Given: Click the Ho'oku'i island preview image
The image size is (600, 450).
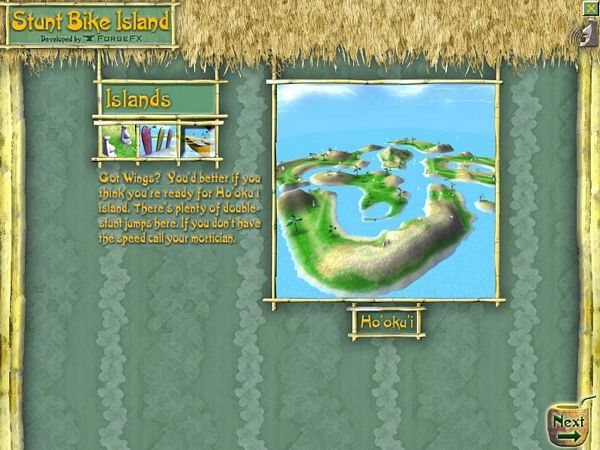Looking at the screenshot, I should (385, 192).
